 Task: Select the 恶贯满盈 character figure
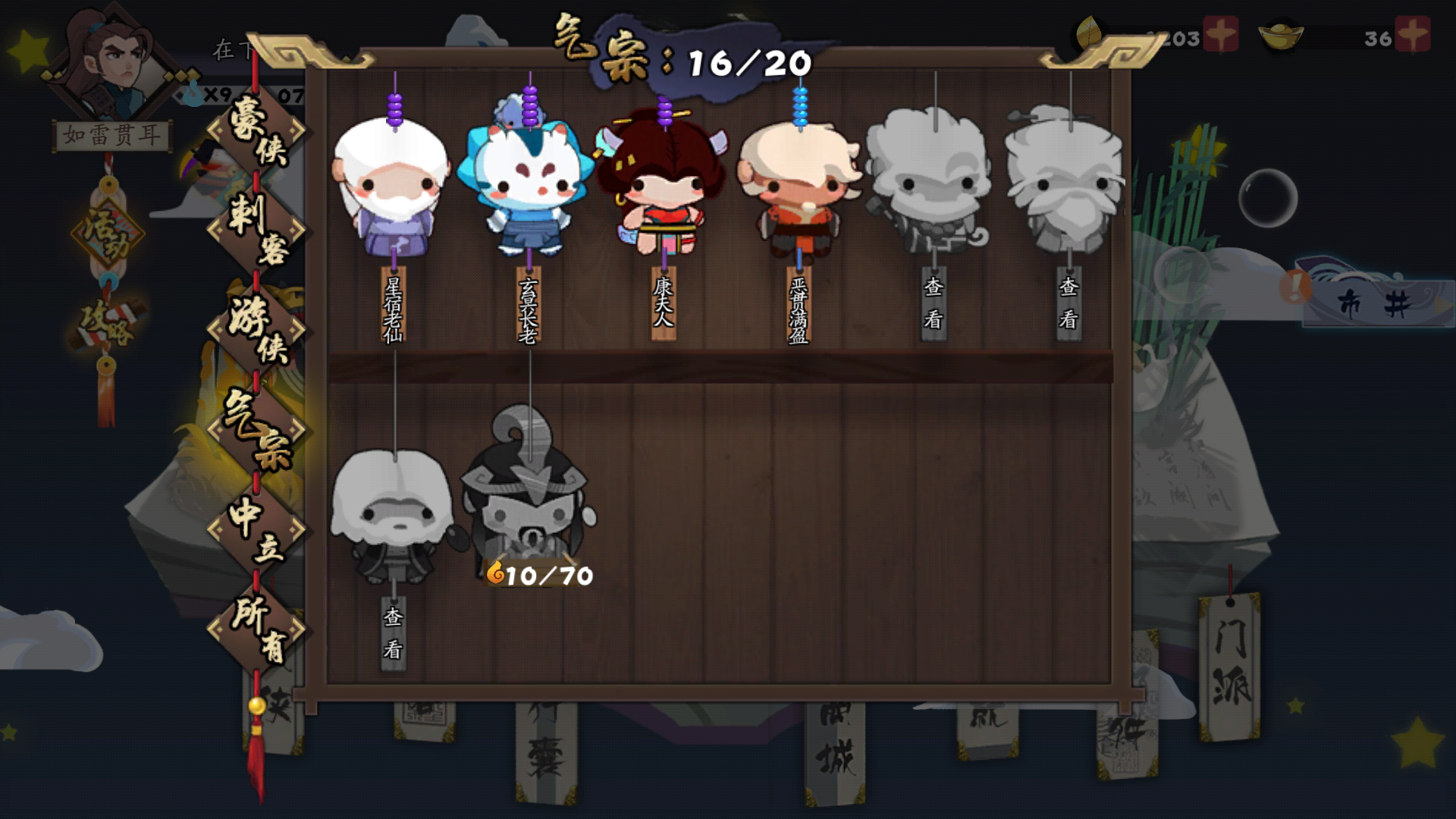click(x=799, y=190)
